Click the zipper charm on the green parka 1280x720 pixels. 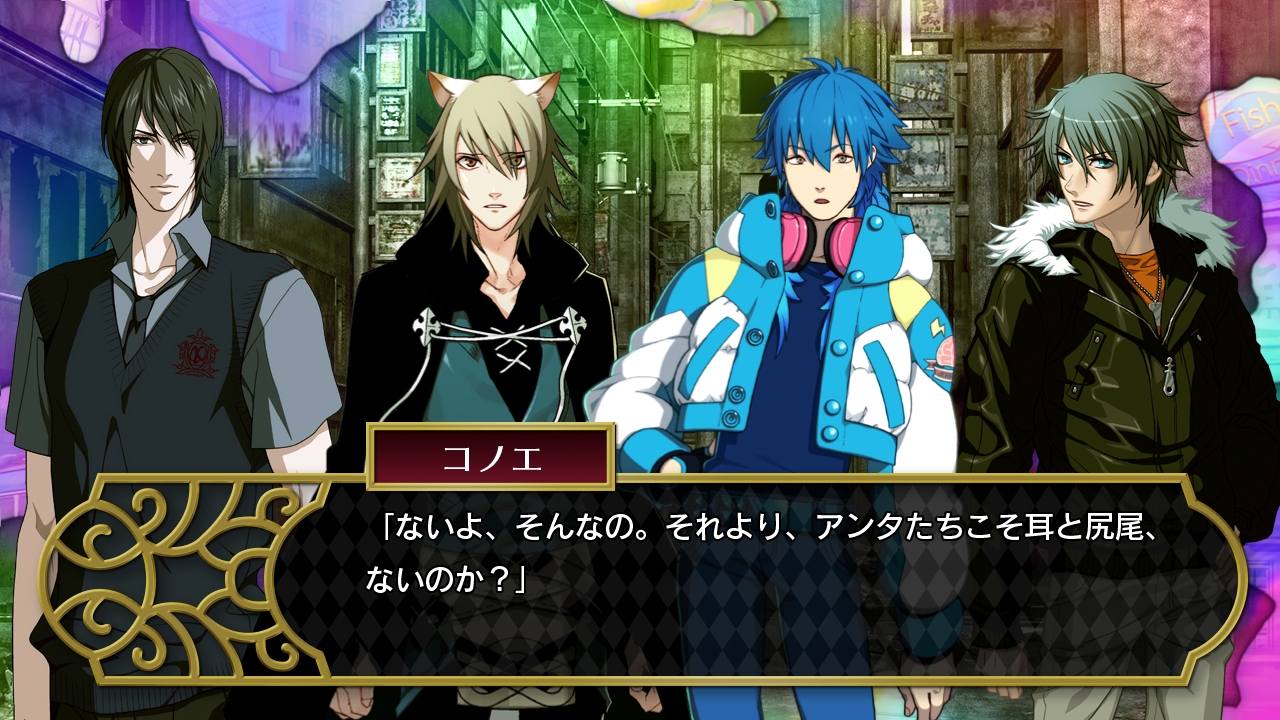pyautogui.click(x=1169, y=376)
